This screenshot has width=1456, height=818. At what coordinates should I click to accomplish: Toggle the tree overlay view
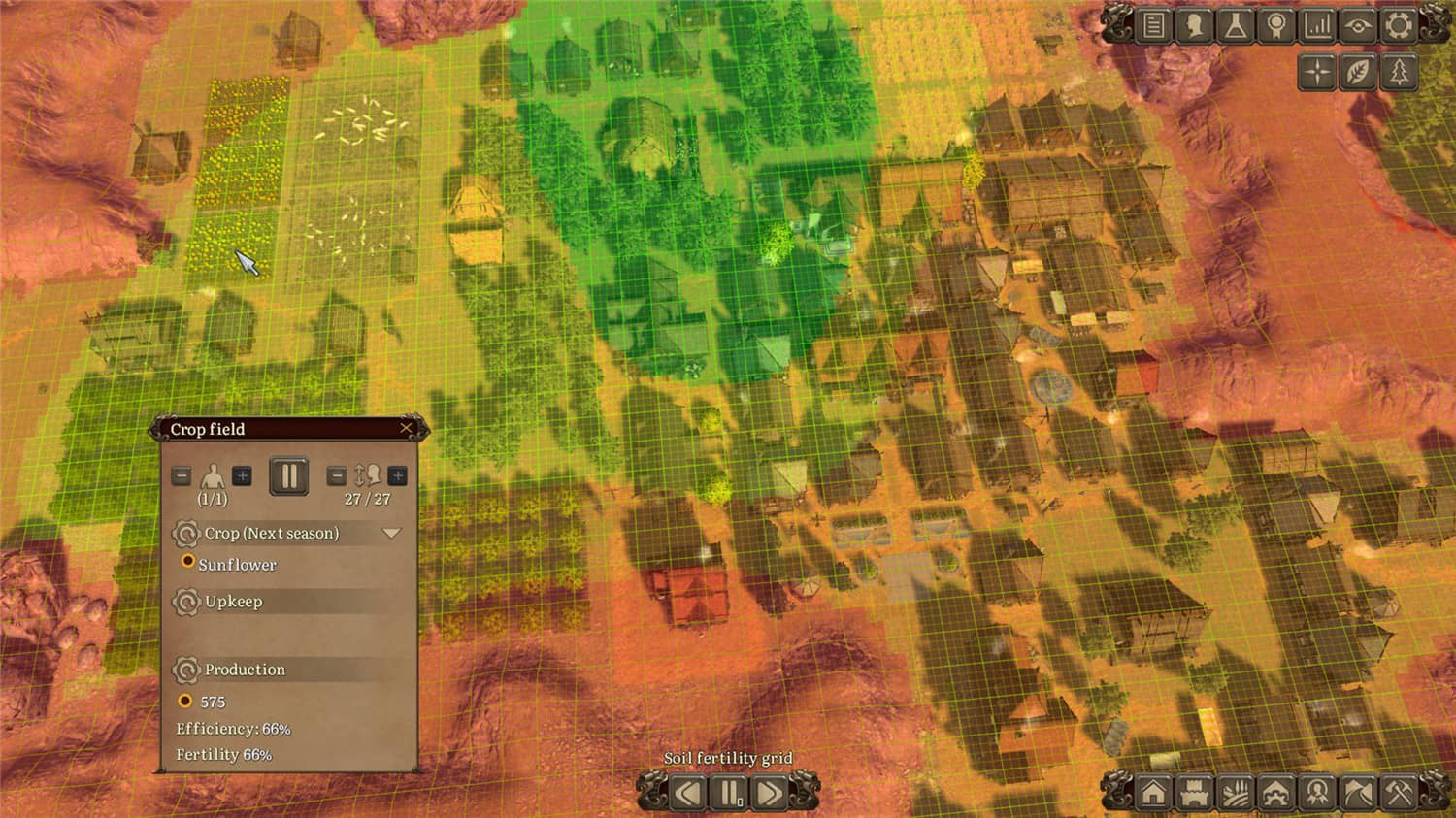1399,71
